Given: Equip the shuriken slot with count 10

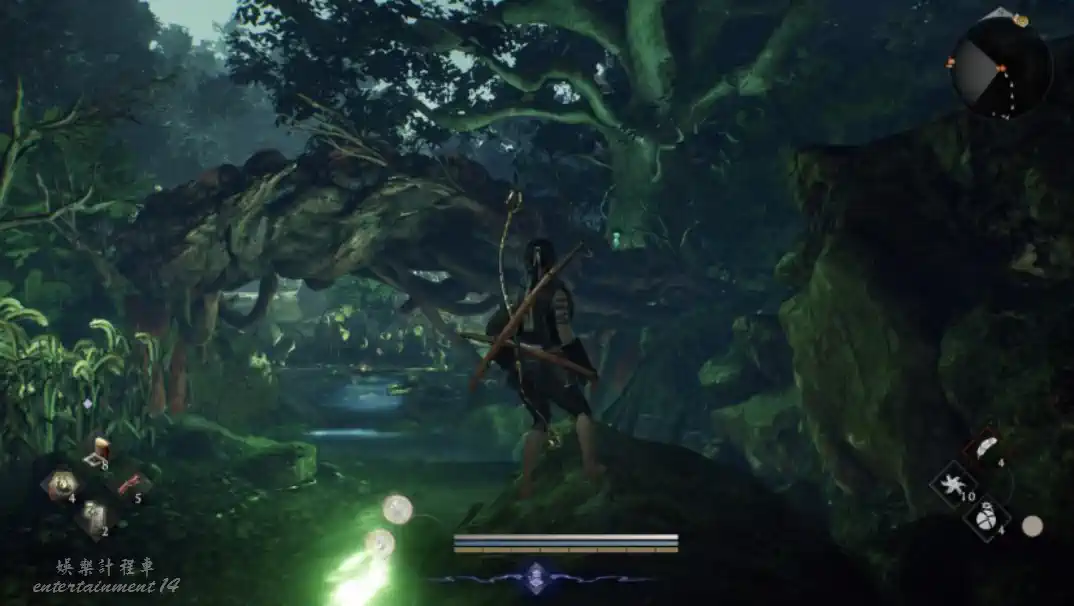Looking at the screenshot, I should coord(951,484).
